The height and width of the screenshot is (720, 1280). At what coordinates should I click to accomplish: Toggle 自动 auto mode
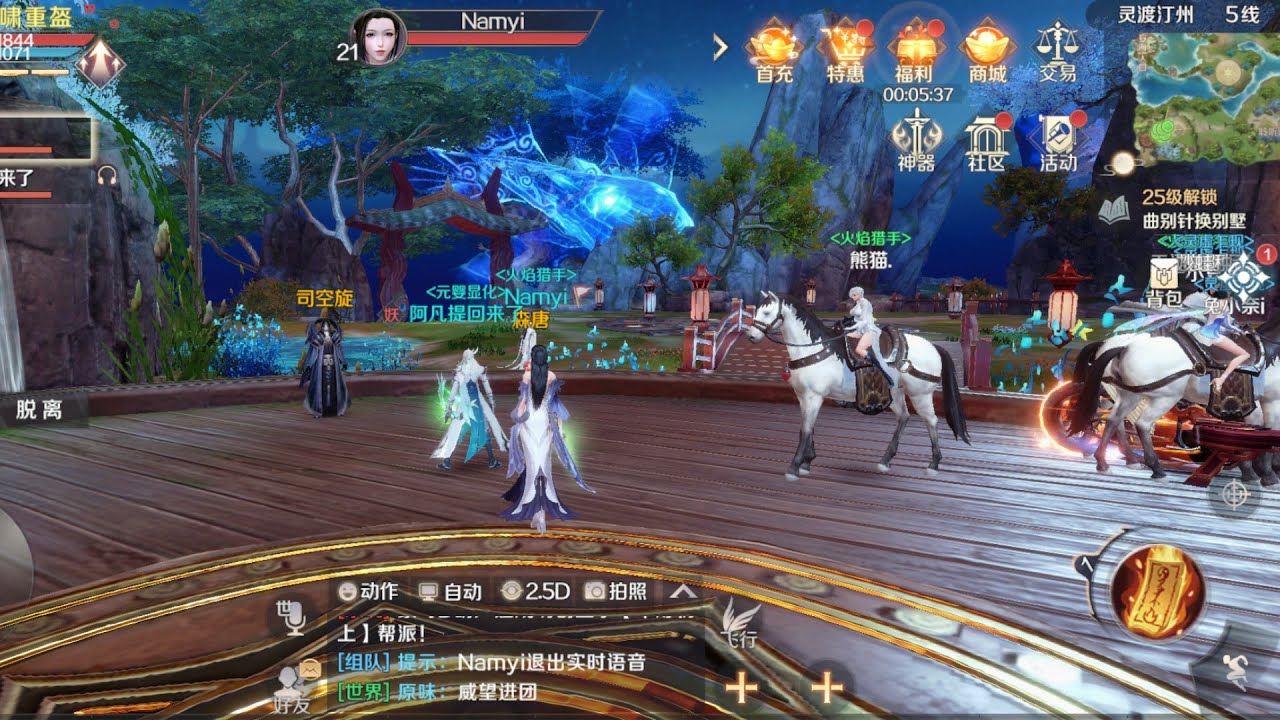click(450, 591)
